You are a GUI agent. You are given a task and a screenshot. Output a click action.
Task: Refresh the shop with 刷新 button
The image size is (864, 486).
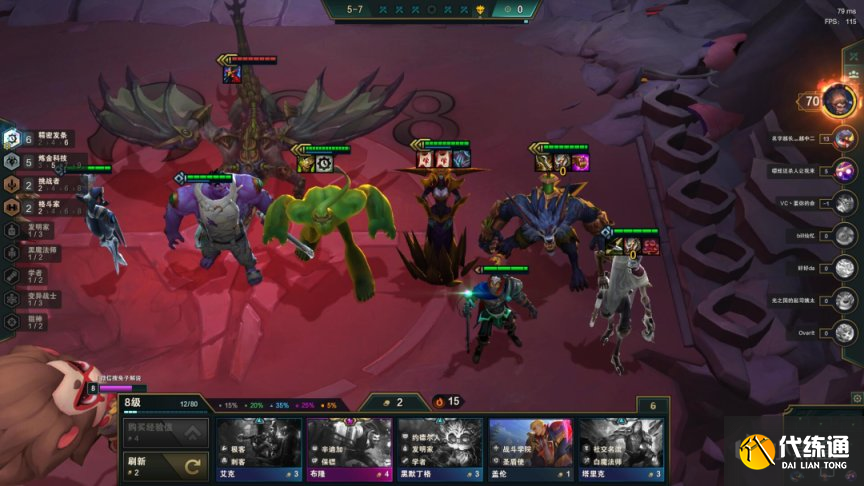pos(165,465)
